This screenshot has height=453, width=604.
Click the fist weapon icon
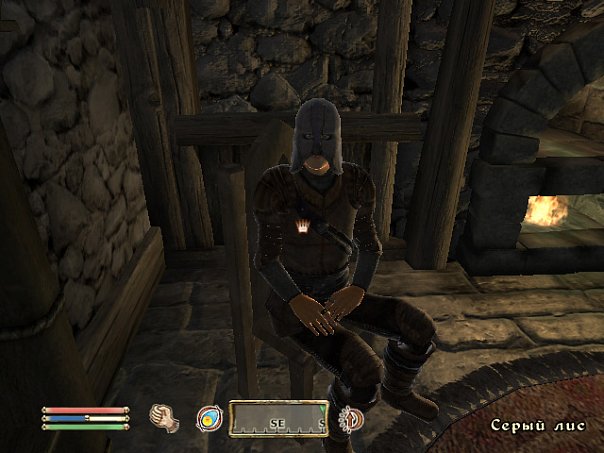(x=164, y=418)
